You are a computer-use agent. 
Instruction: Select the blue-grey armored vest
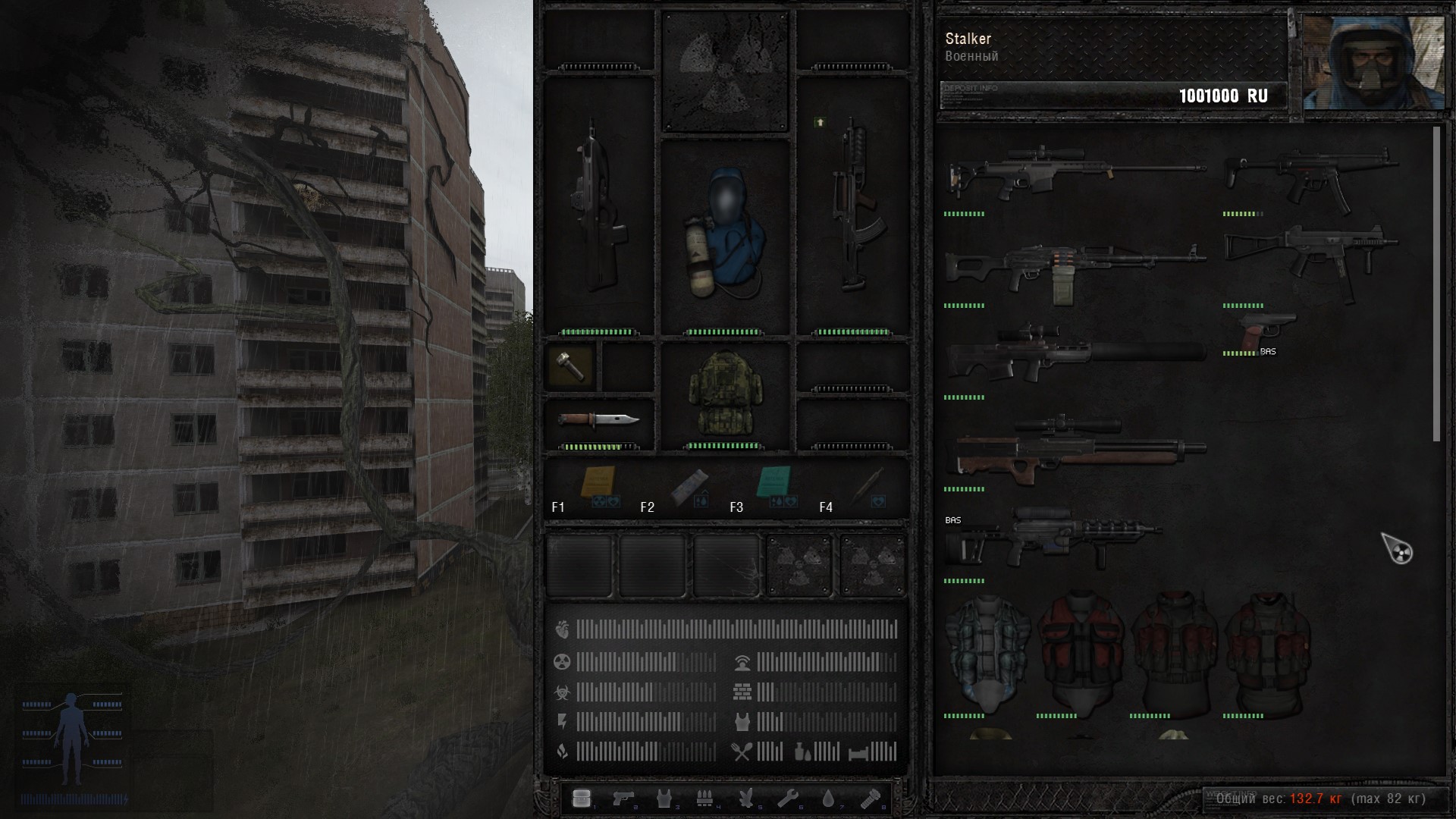click(x=987, y=652)
